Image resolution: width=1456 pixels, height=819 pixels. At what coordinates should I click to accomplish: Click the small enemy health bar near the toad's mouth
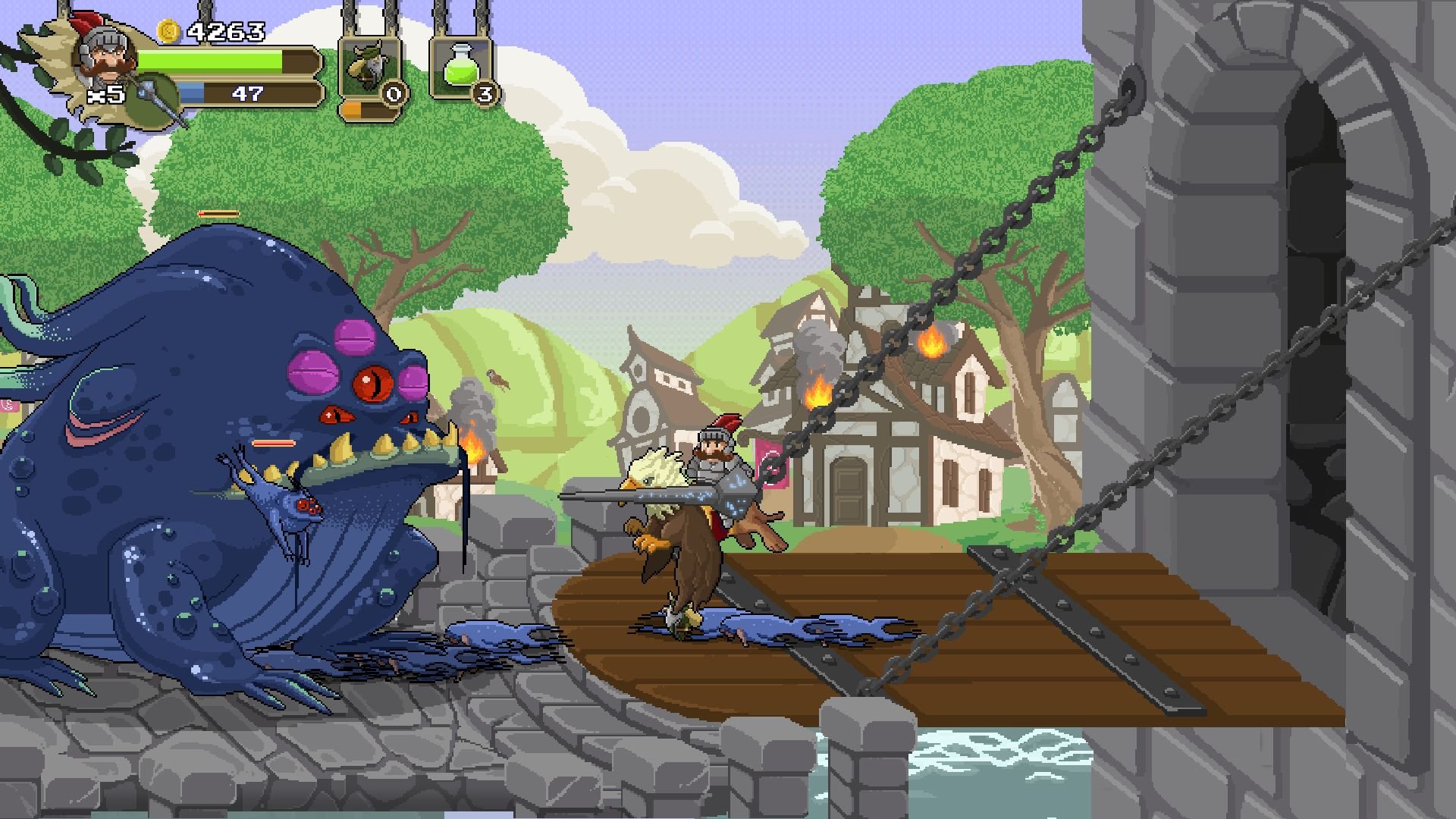tap(273, 441)
